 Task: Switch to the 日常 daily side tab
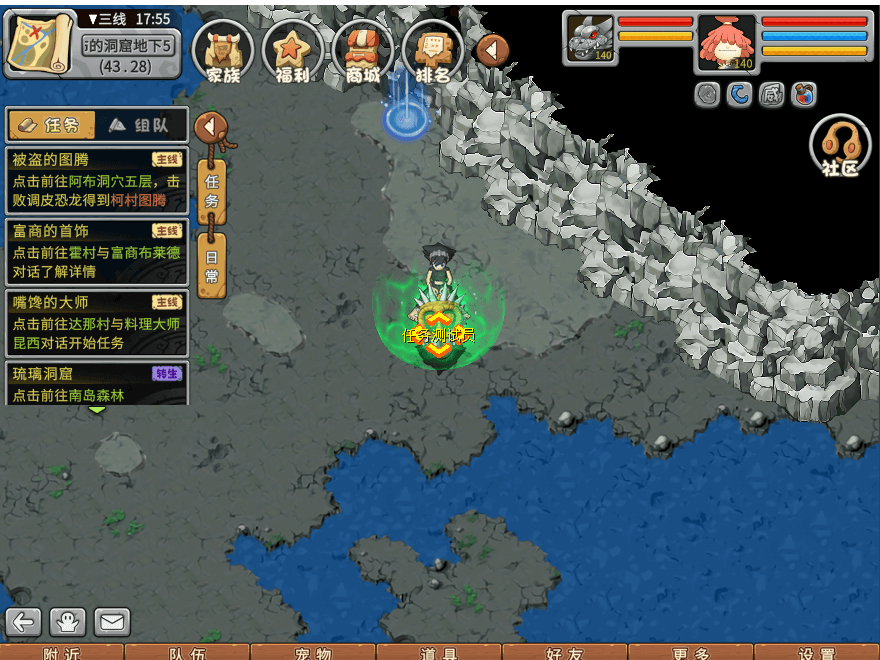[x=211, y=265]
